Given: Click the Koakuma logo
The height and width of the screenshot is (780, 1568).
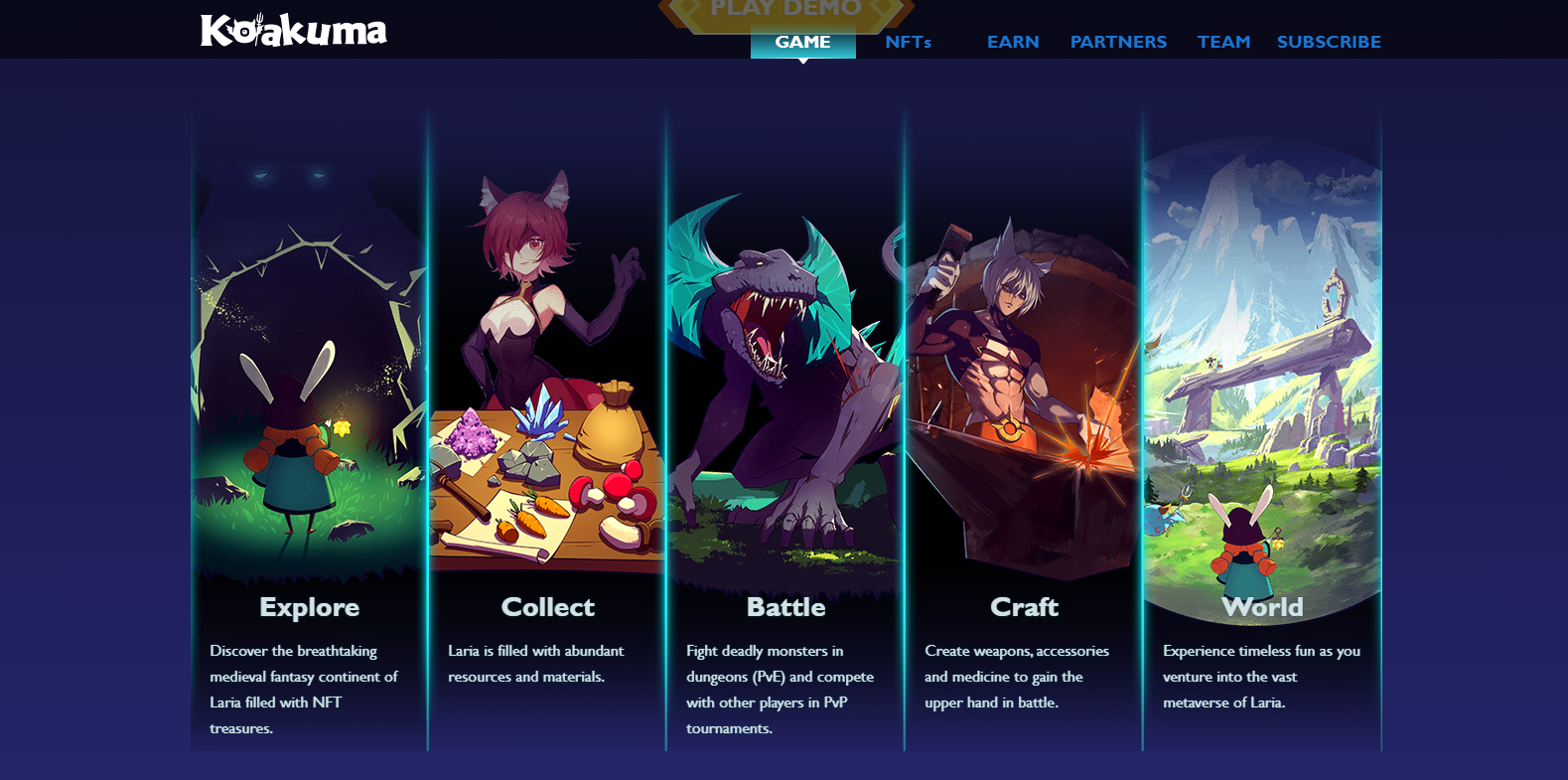Looking at the screenshot, I should click(x=293, y=31).
